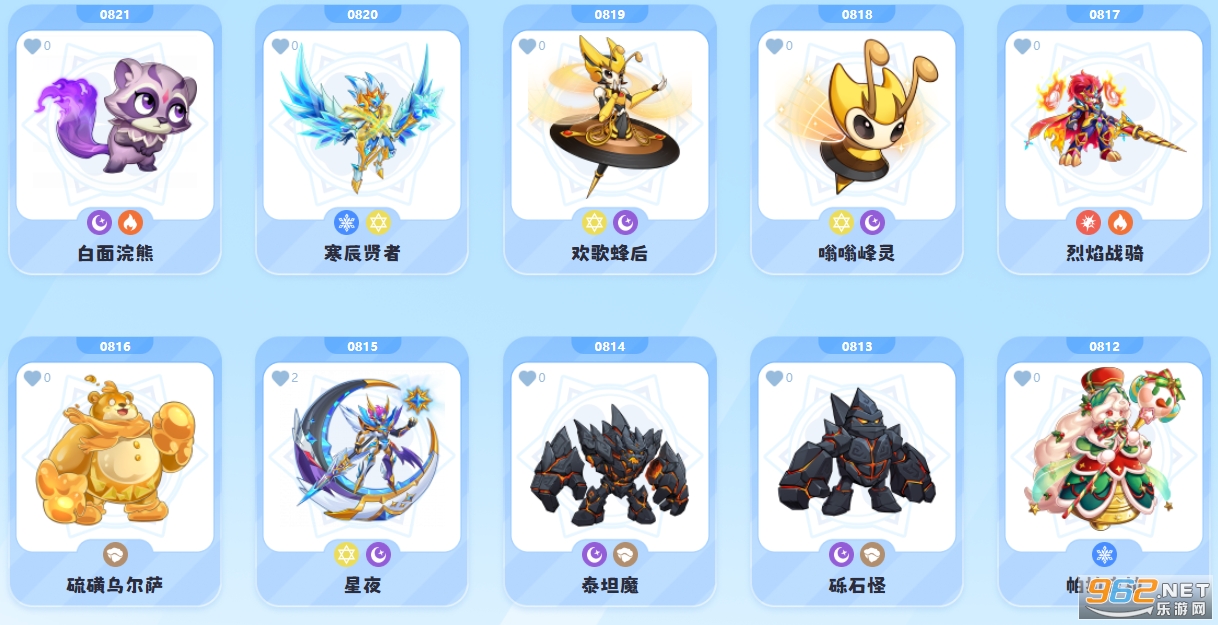Choose the 硫磺乌尔萨 golden bear card

coord(115,457)
